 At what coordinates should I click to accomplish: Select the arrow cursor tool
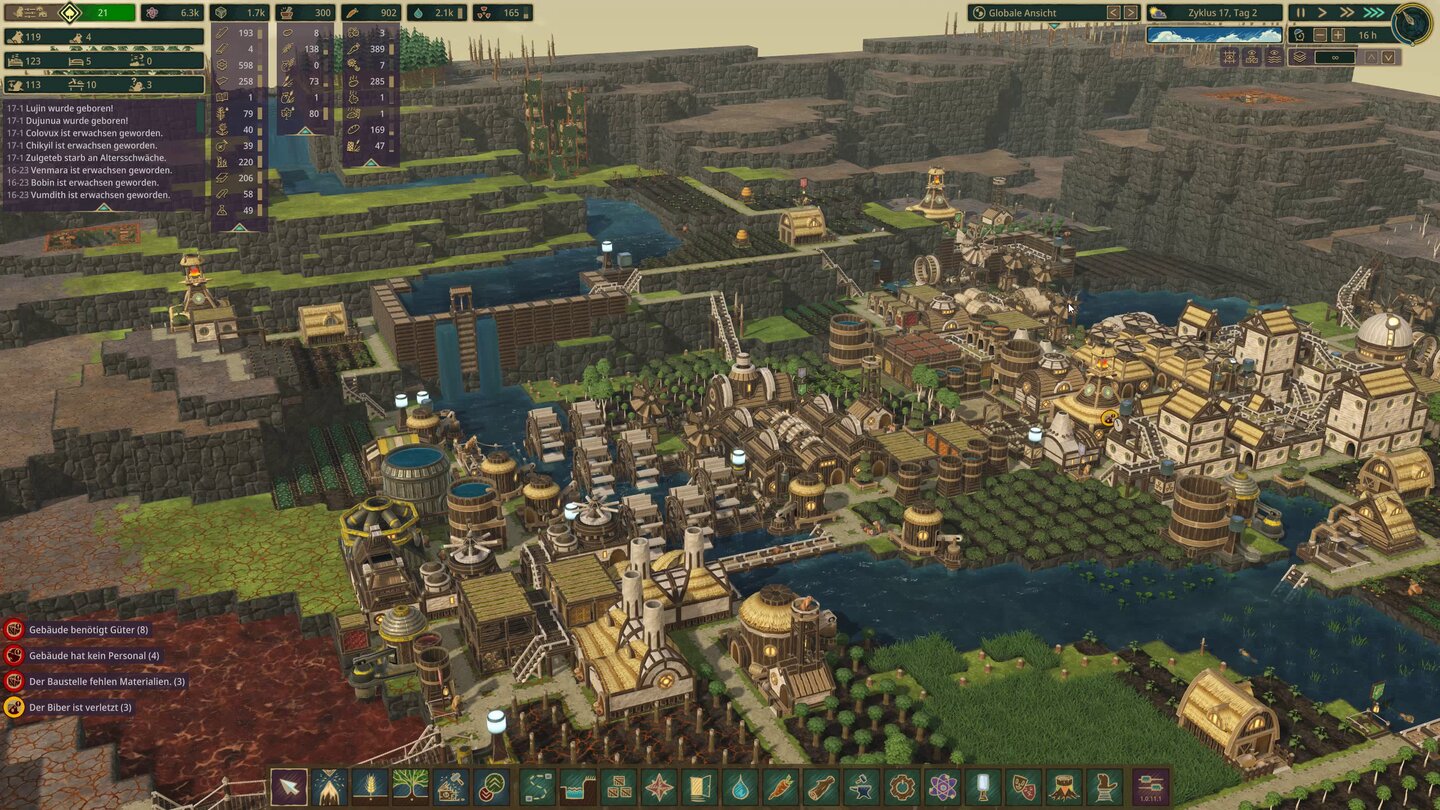(x=287, y=787)
